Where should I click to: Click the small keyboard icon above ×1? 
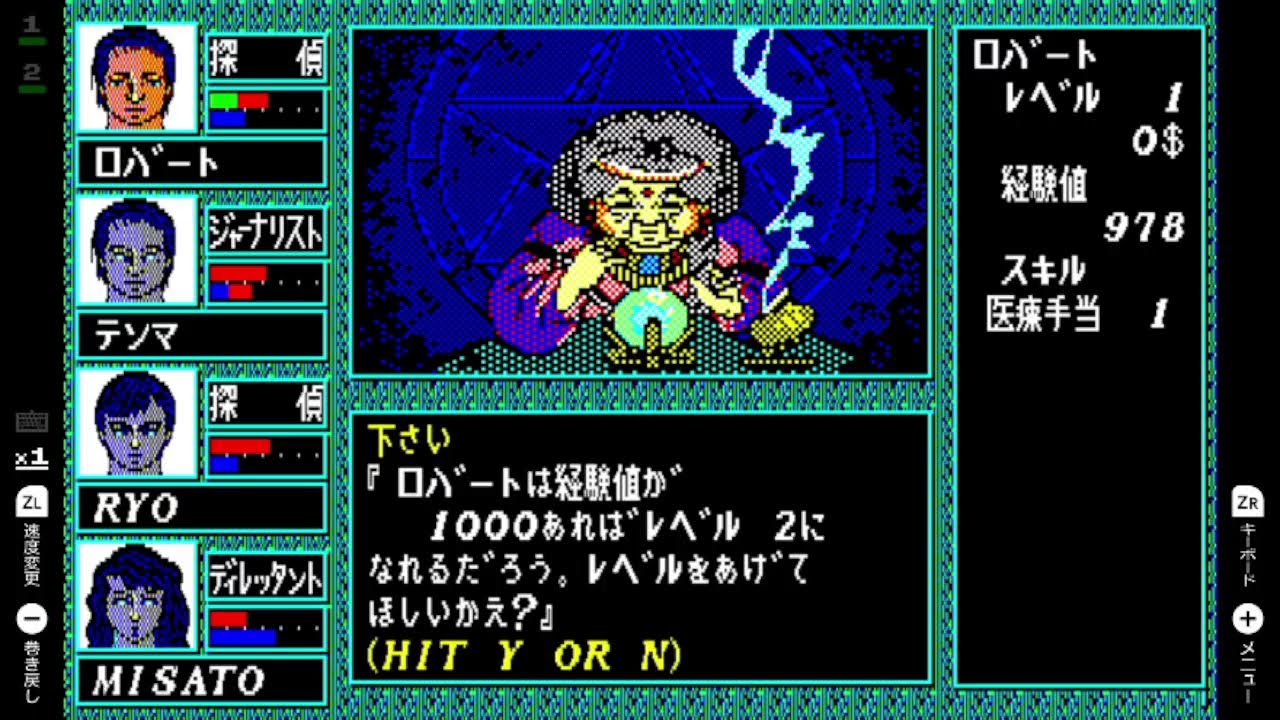tap(32, 421)
